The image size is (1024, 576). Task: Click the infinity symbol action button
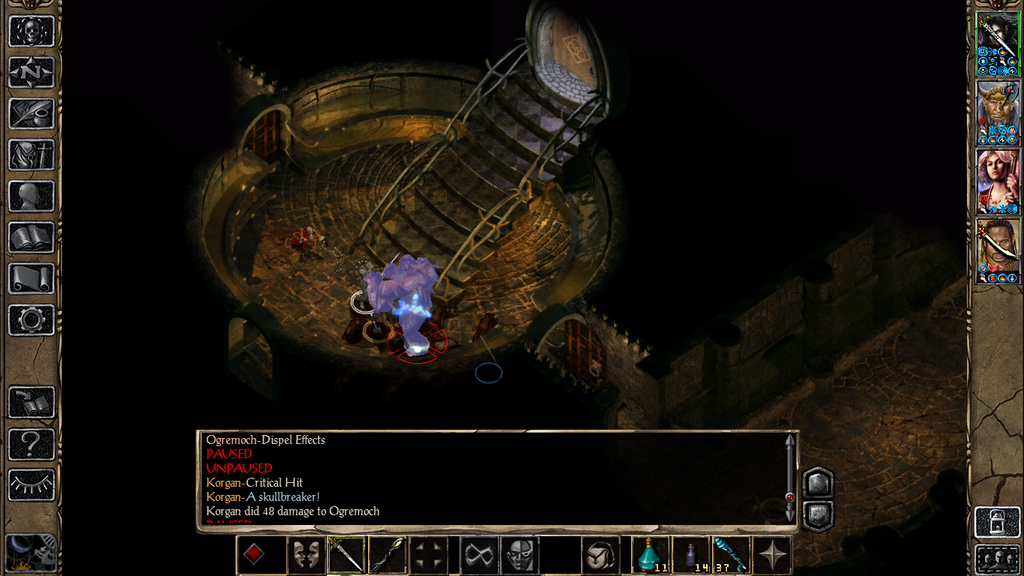(x=477, y=555)
